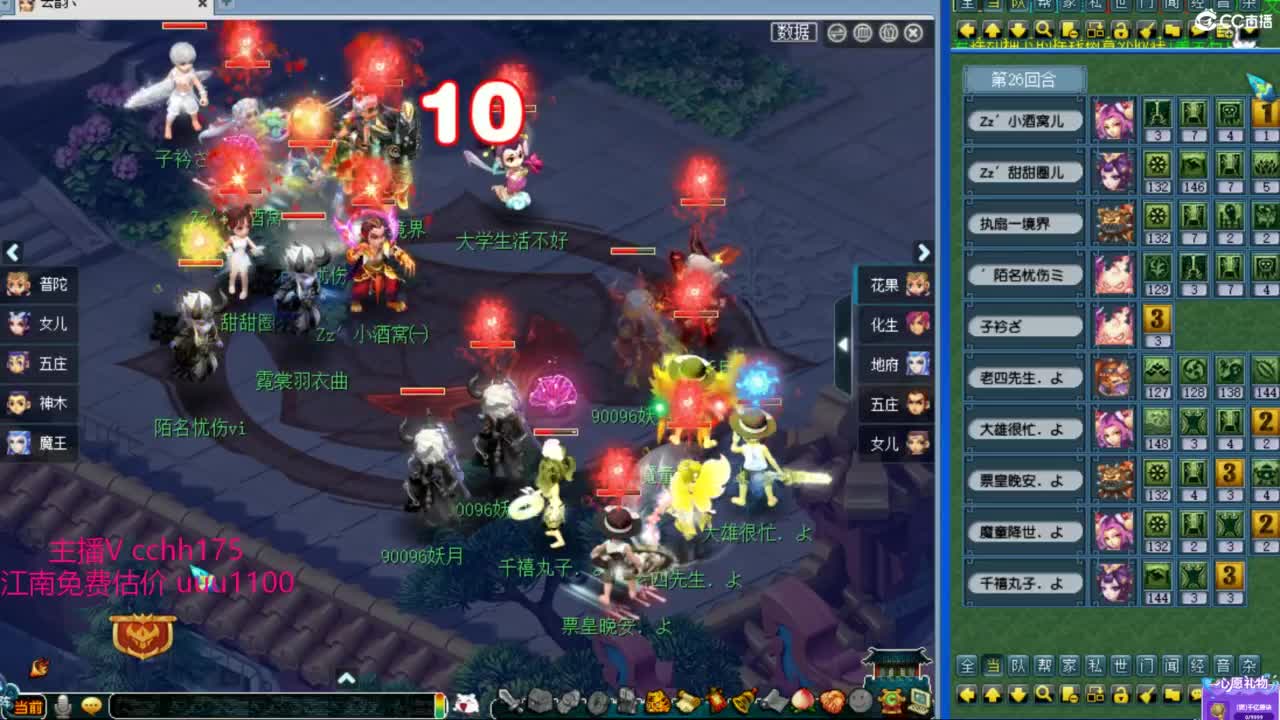Toggle the 世 chat channel
This screenshot has height=720, width=1280.
tap(1121, 663)
